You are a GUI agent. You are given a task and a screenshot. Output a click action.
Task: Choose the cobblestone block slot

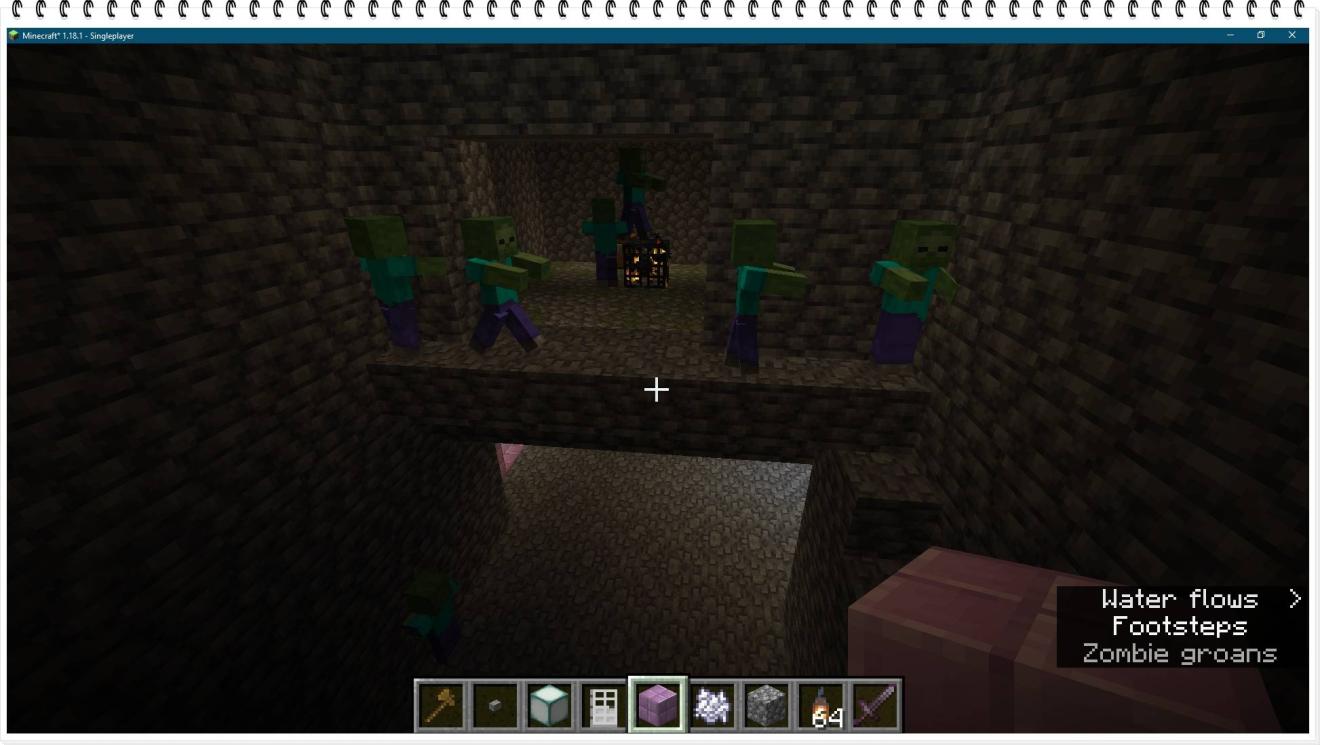pyautogui.click(x=766, y=705)
